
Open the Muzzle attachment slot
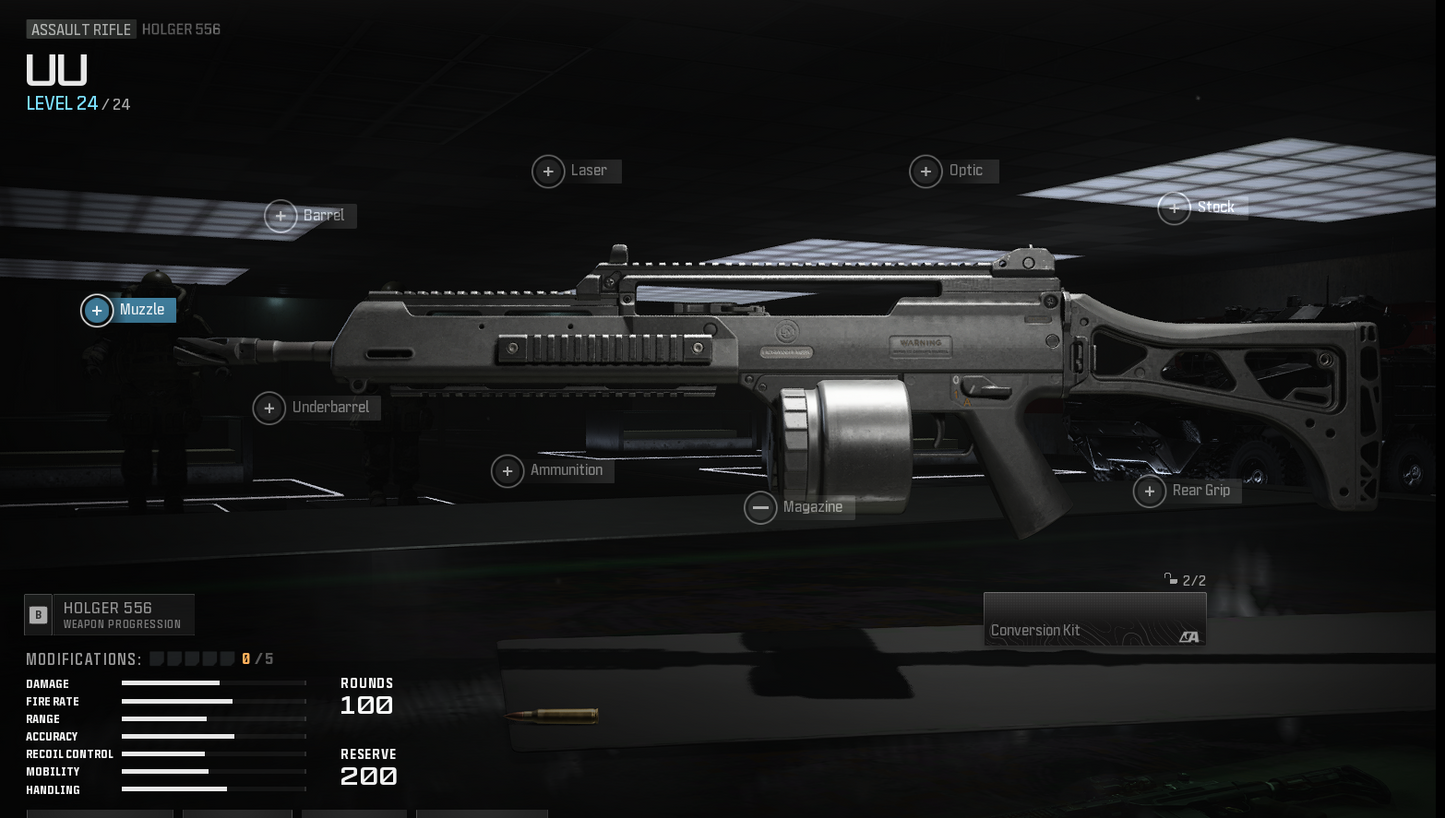(x=96, y=310)
